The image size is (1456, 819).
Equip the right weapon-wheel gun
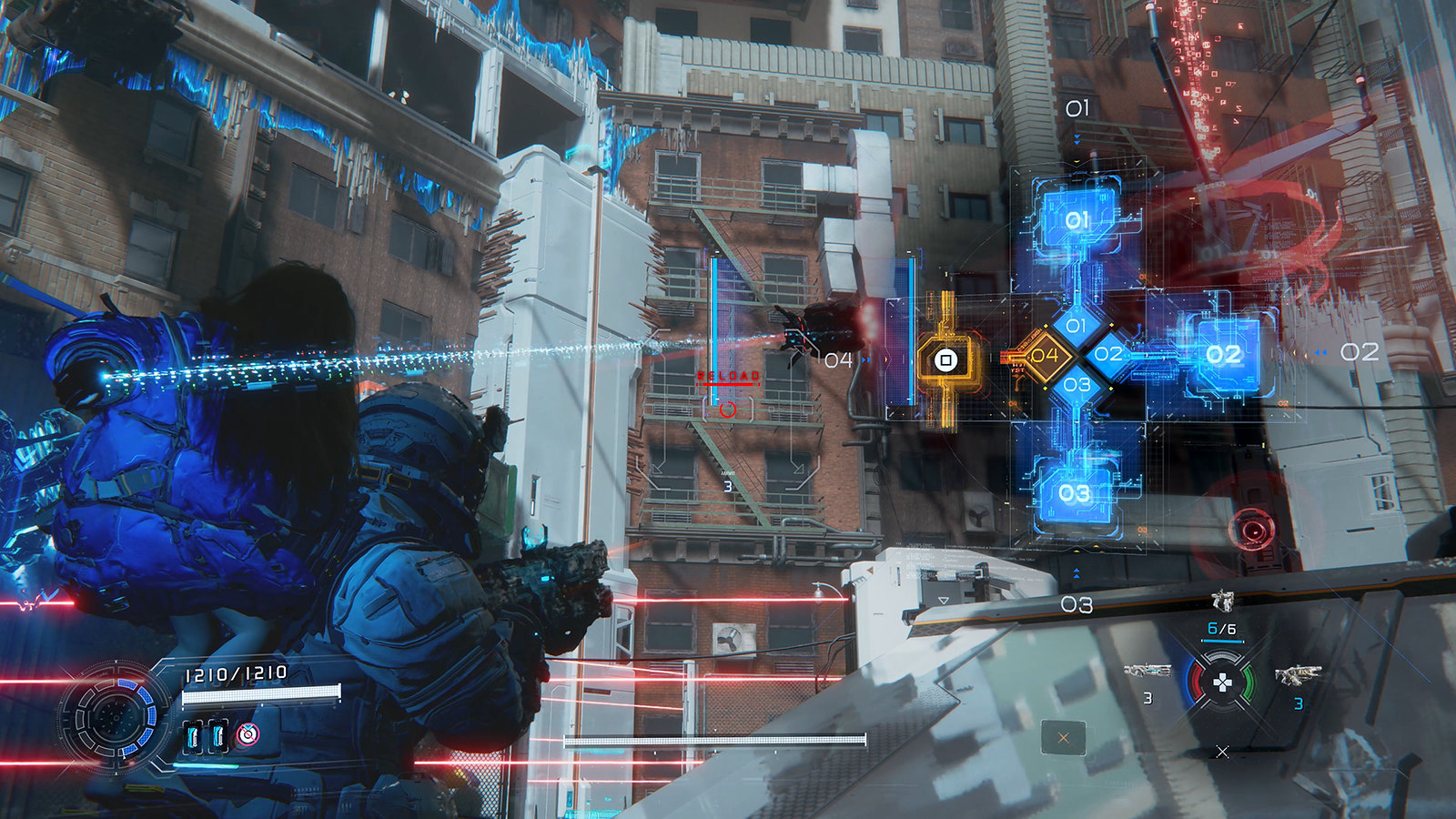(x=1298, y=675)
